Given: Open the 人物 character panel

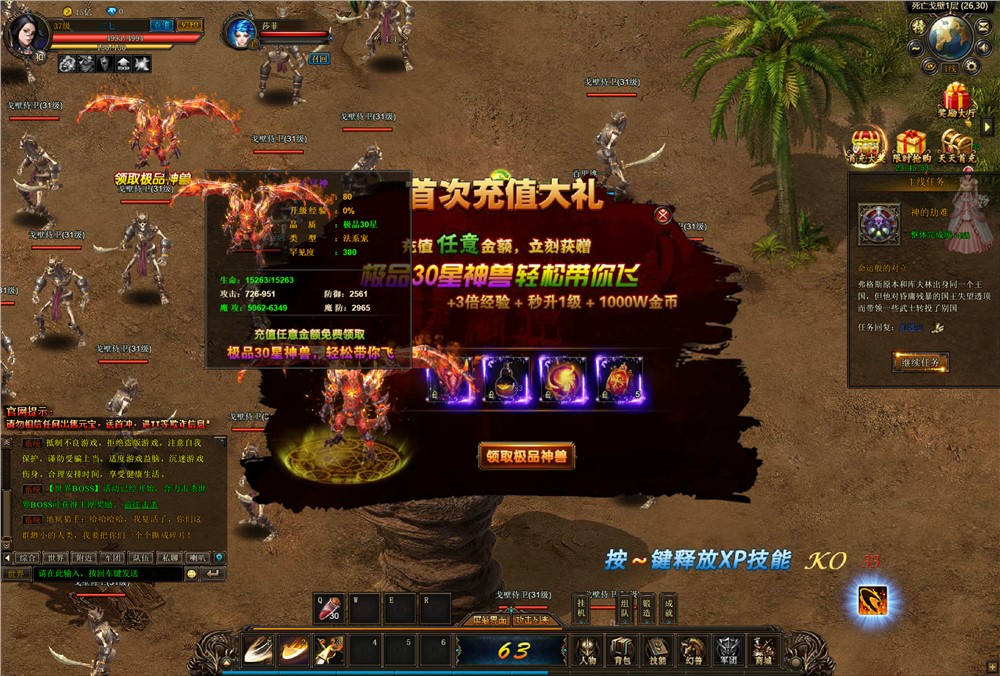Looking at the screenshot, I should pos(587,649).
